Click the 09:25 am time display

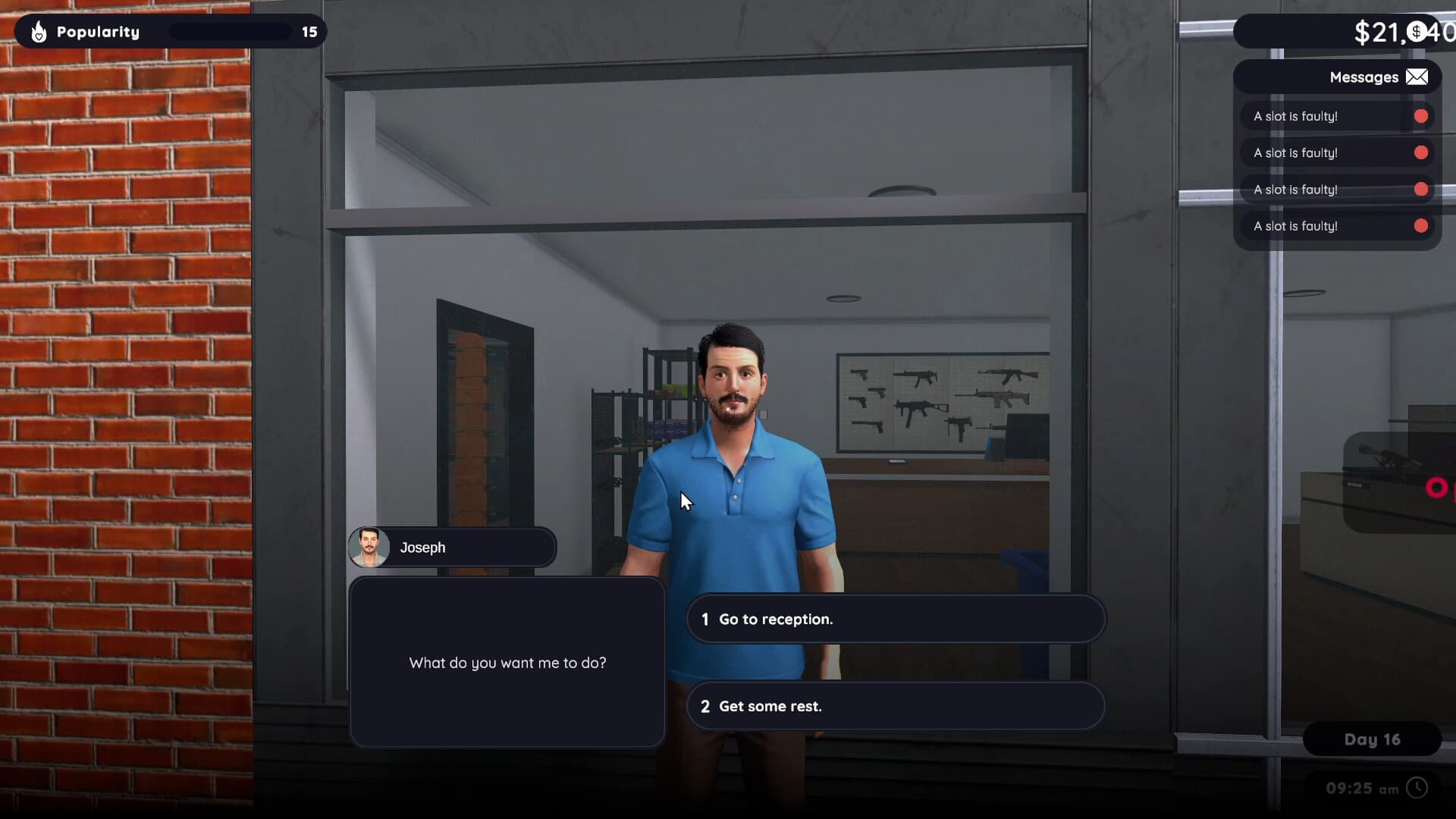pyautogui.click(x=1364, y=789)
